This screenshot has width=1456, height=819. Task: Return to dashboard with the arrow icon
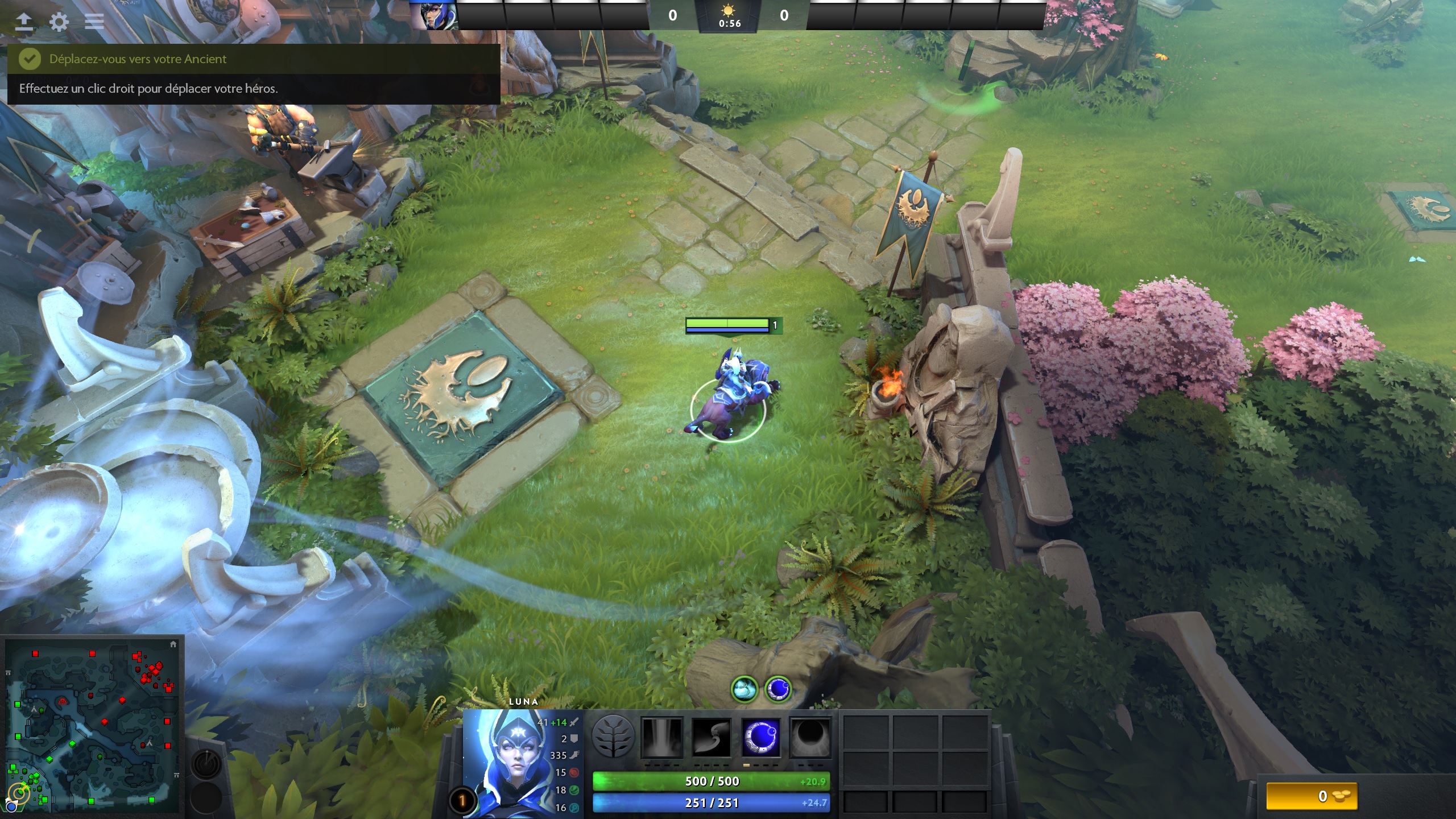pos(23,22)
